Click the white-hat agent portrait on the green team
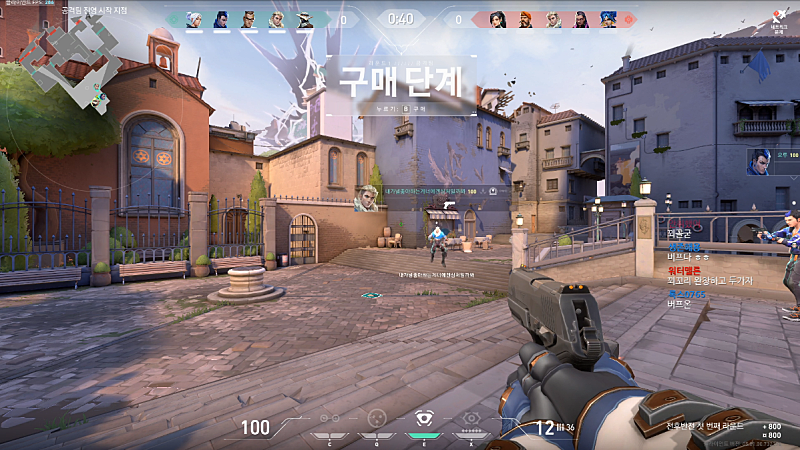 pos(305,19)
